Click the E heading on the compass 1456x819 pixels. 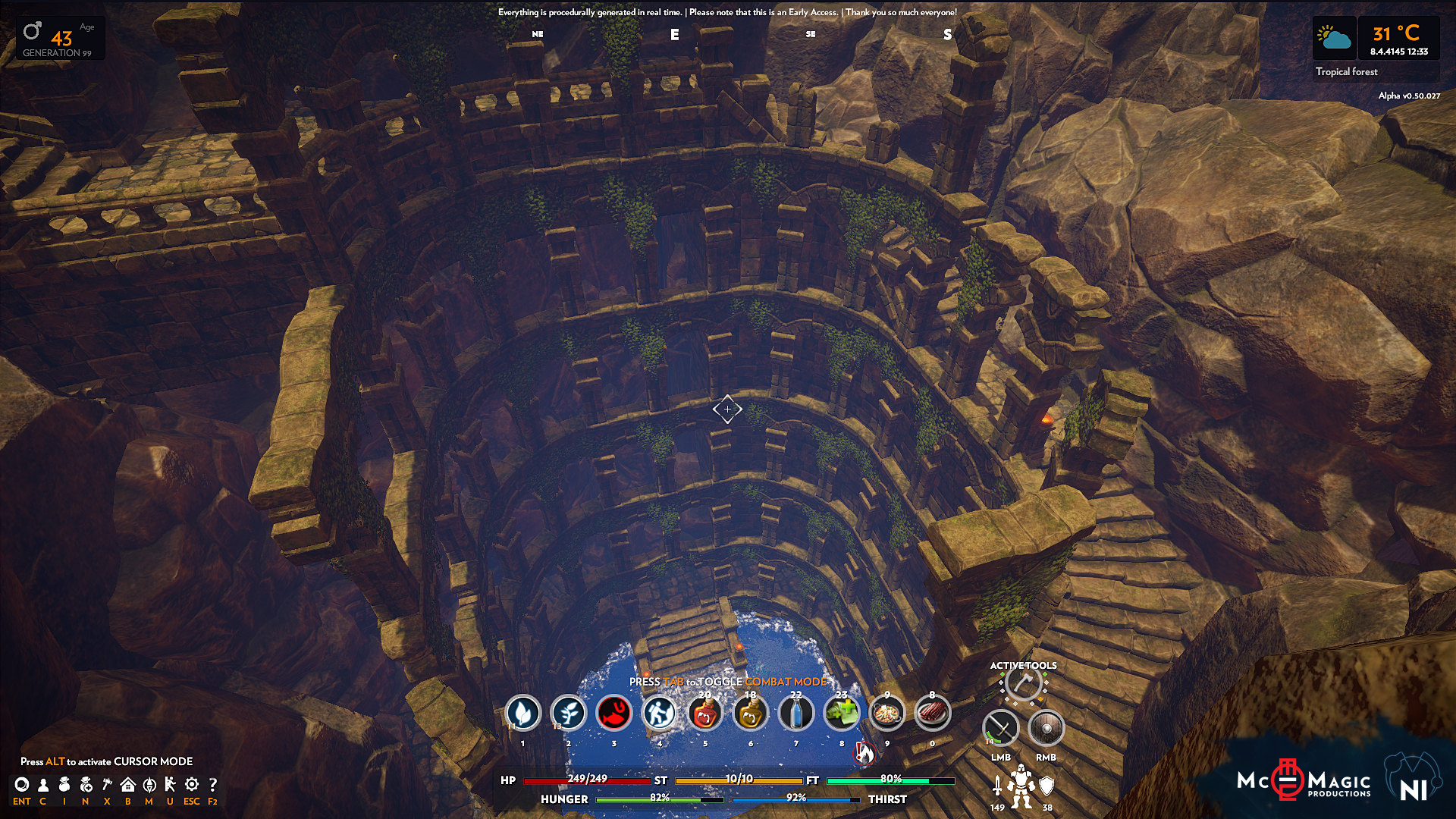[x=673, y=35]
